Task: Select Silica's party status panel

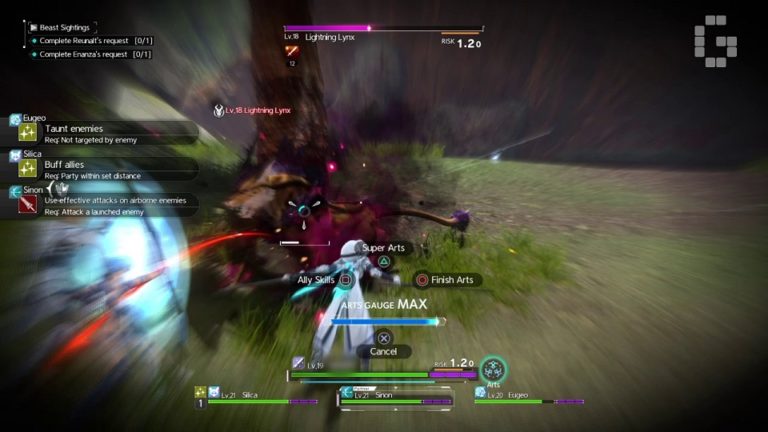Action: pos(256,397)
